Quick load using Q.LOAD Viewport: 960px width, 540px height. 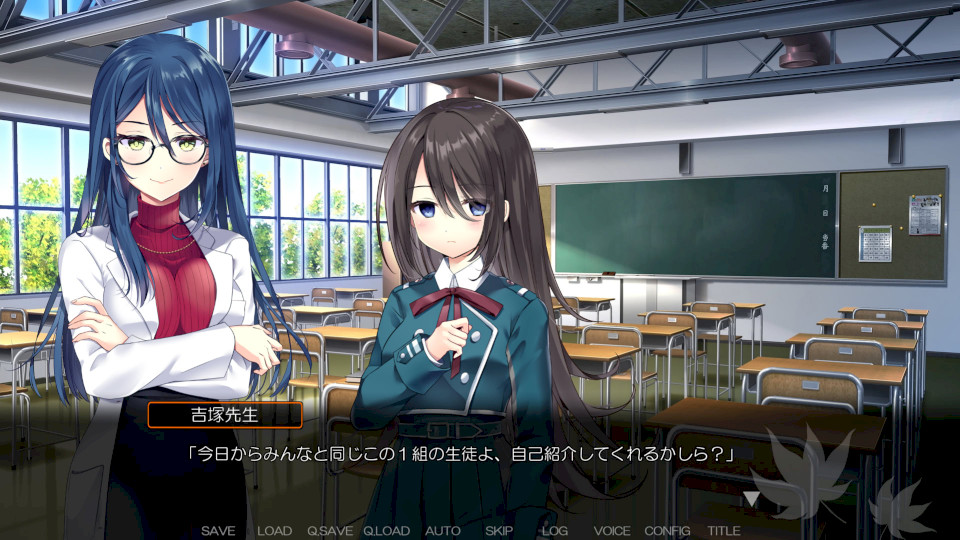pos(387,531)
